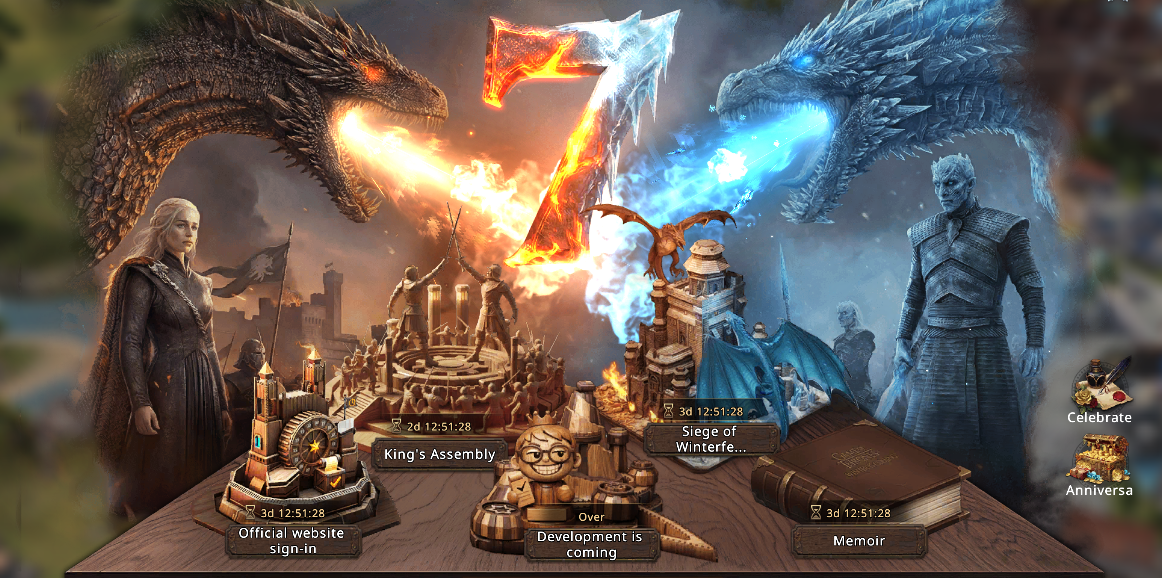This screenshot has width=1162, height=578.
Task: Open the Celebrate icon
Action: click(x=1099, y=390)
